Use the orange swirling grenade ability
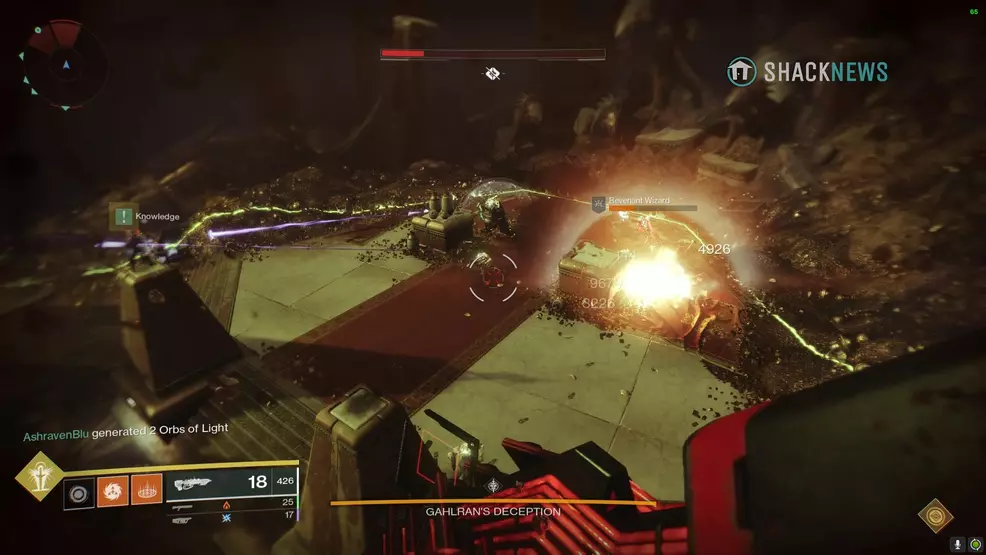 pos(112,492)
